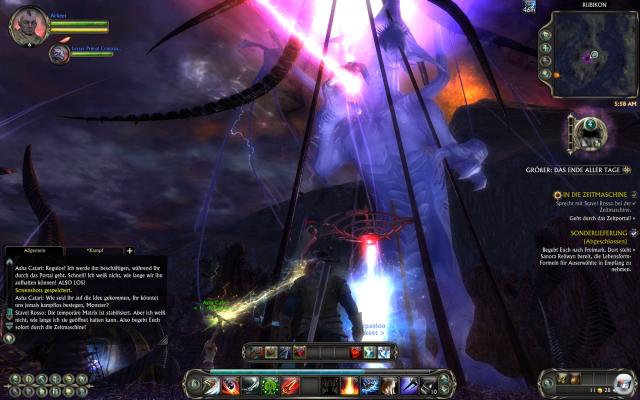
Task: Click the planar charge orb widget
Action: point(585,131)
